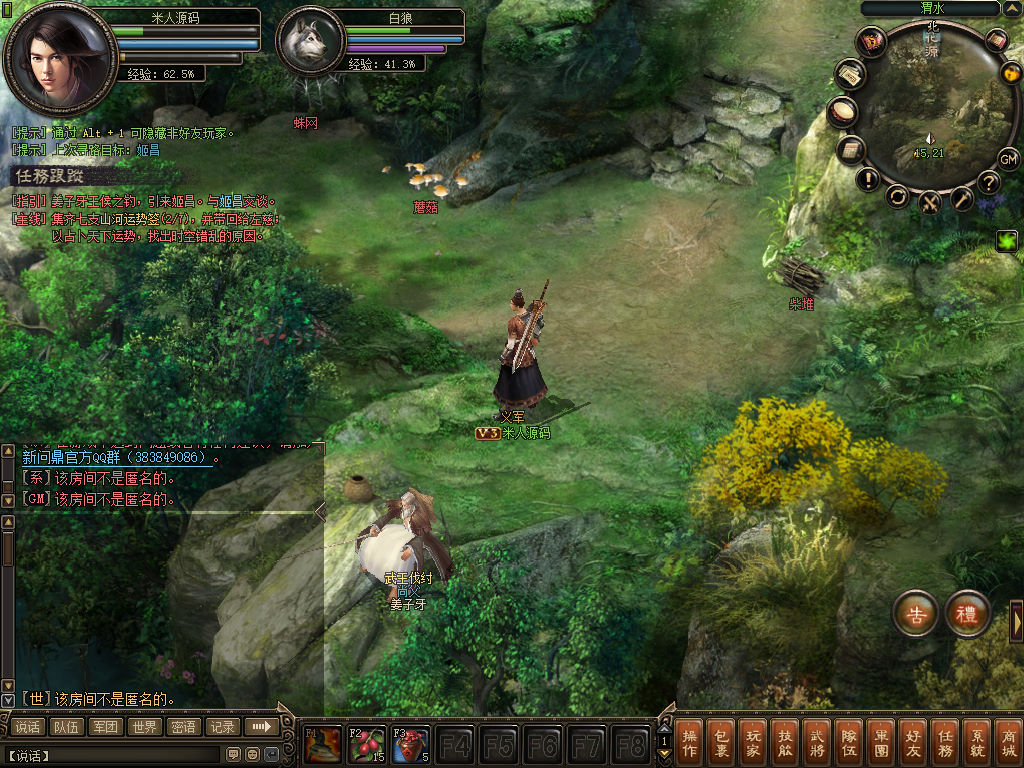Select the 密语 whisper chat tab

click(x=183, y=727)
